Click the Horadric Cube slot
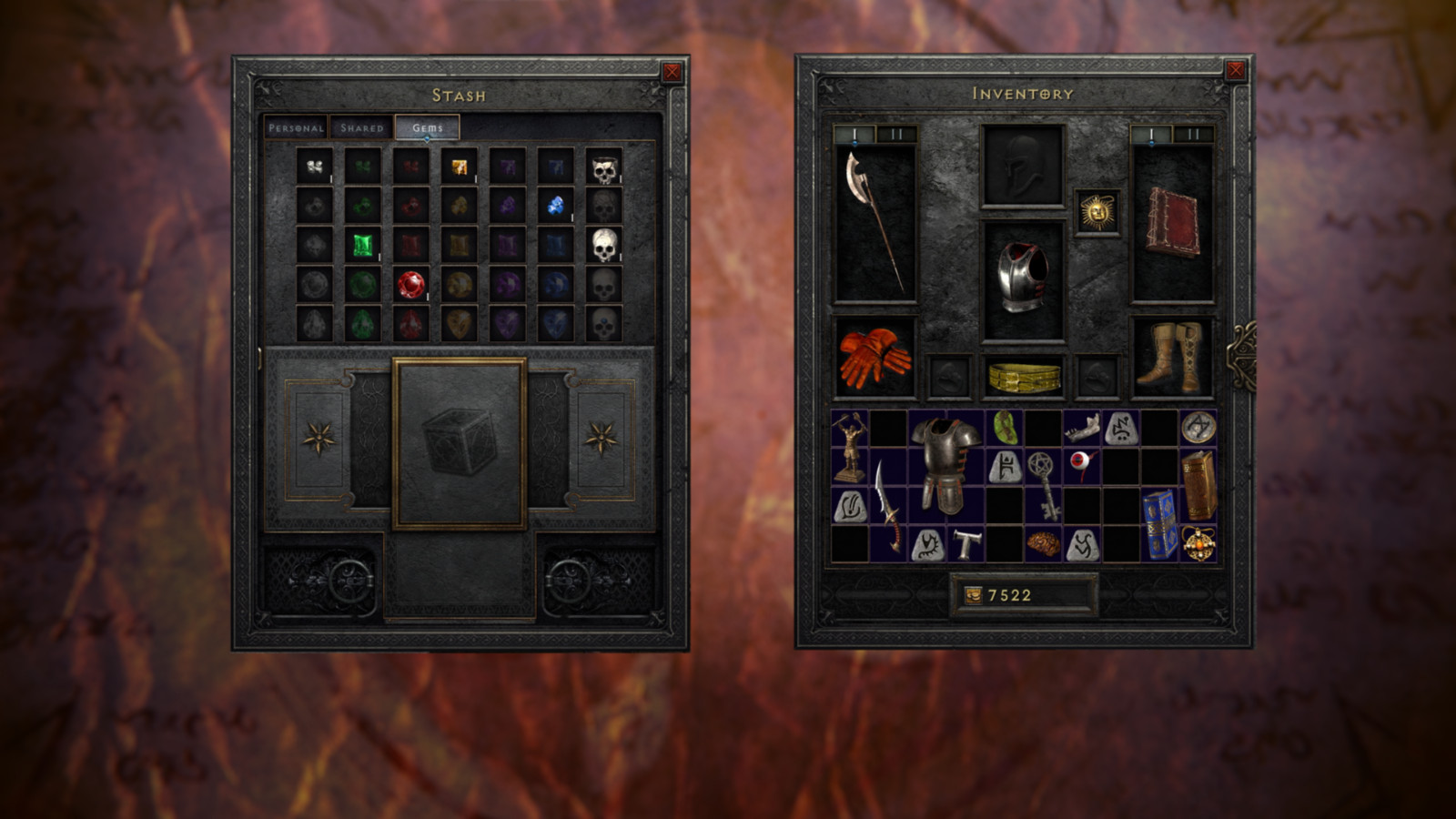Screen dimensions: 1456x819 tap(460, 443)
